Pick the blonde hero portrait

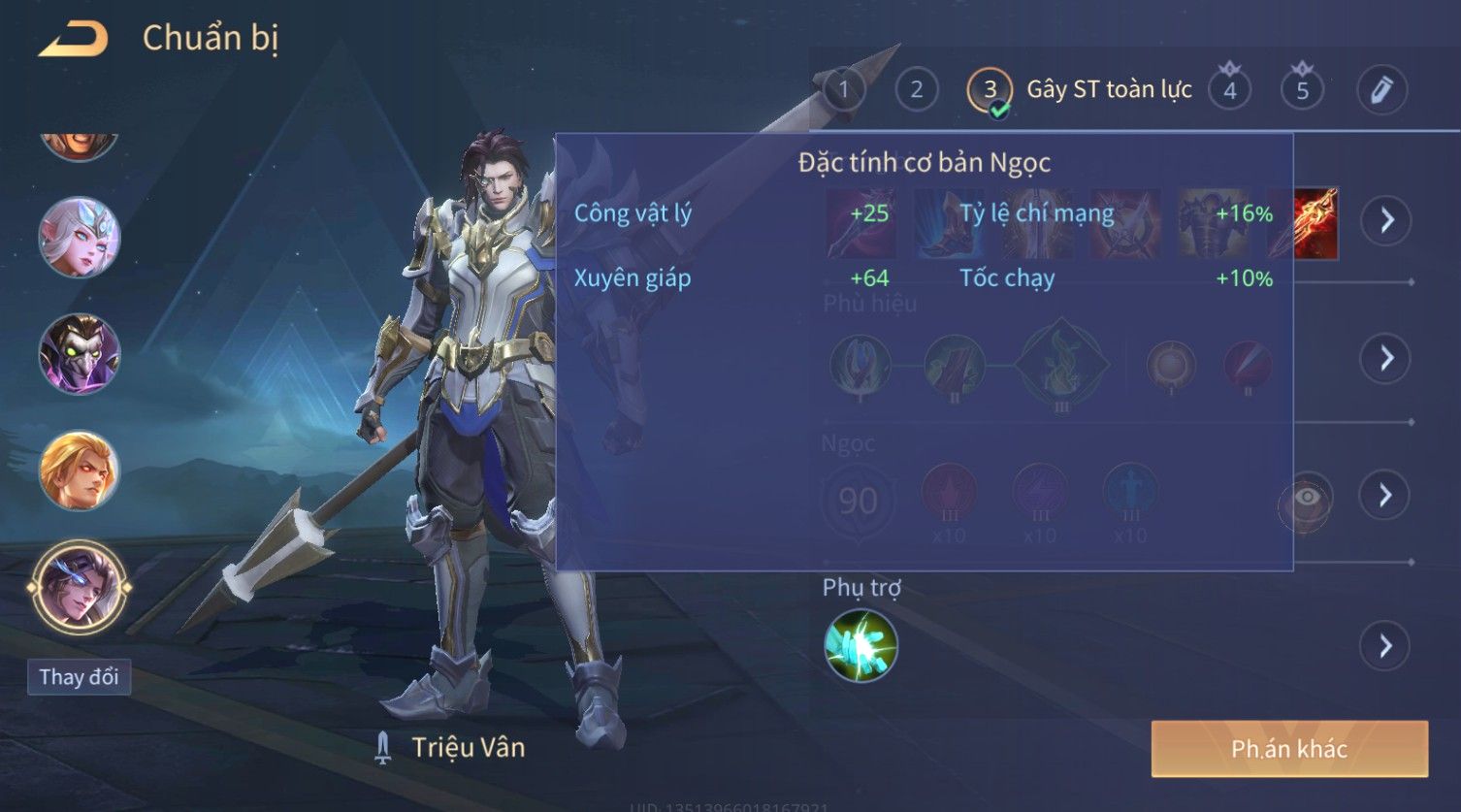click(x=80, y=471)
